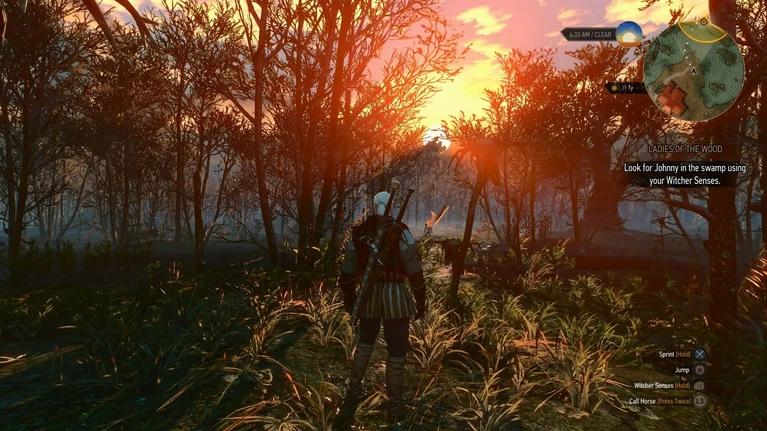Image resolution: width=767 pixels, height=431 pixels.
Task: Click the yellow objective marker on the minimap
Action: [x=704, y=21]
